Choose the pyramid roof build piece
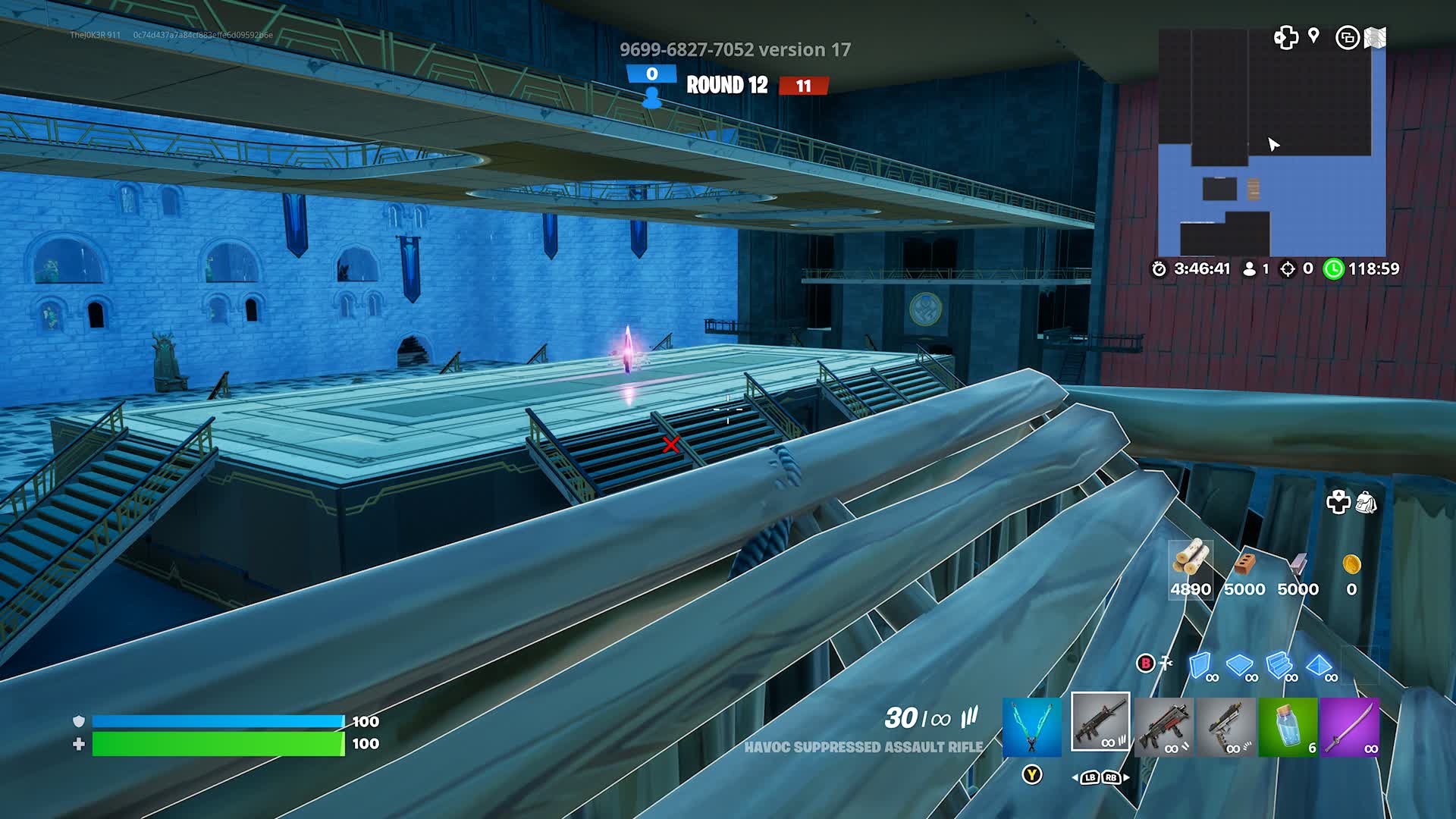This screenshot has height=819, width=1456. [1319, 665]
